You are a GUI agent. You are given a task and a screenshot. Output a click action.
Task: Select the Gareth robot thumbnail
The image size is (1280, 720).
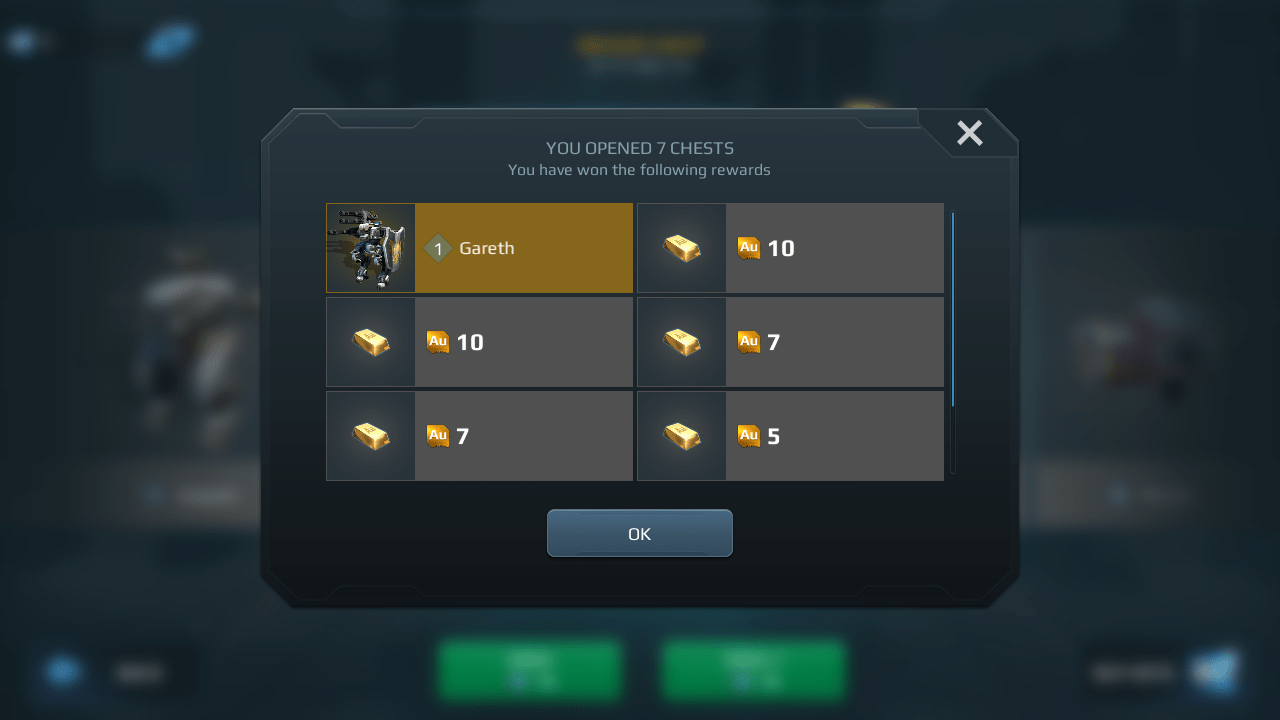pos(370,247)
